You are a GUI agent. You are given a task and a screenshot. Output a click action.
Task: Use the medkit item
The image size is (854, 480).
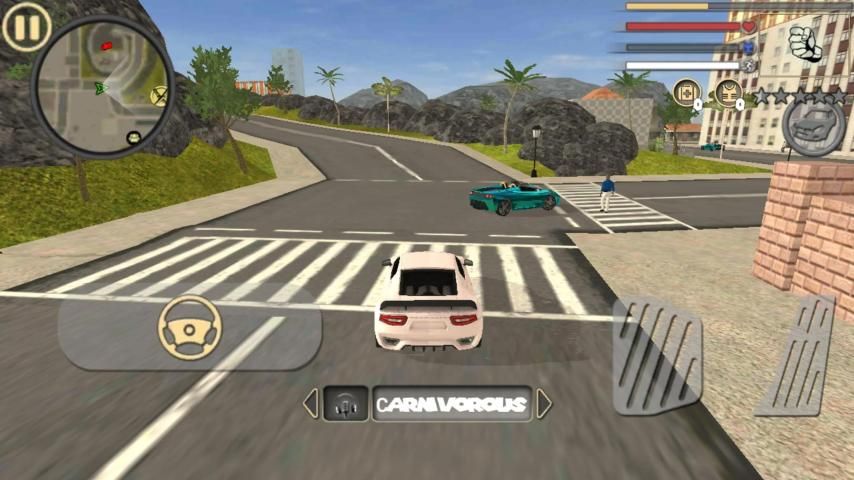(x=686, y=92)
